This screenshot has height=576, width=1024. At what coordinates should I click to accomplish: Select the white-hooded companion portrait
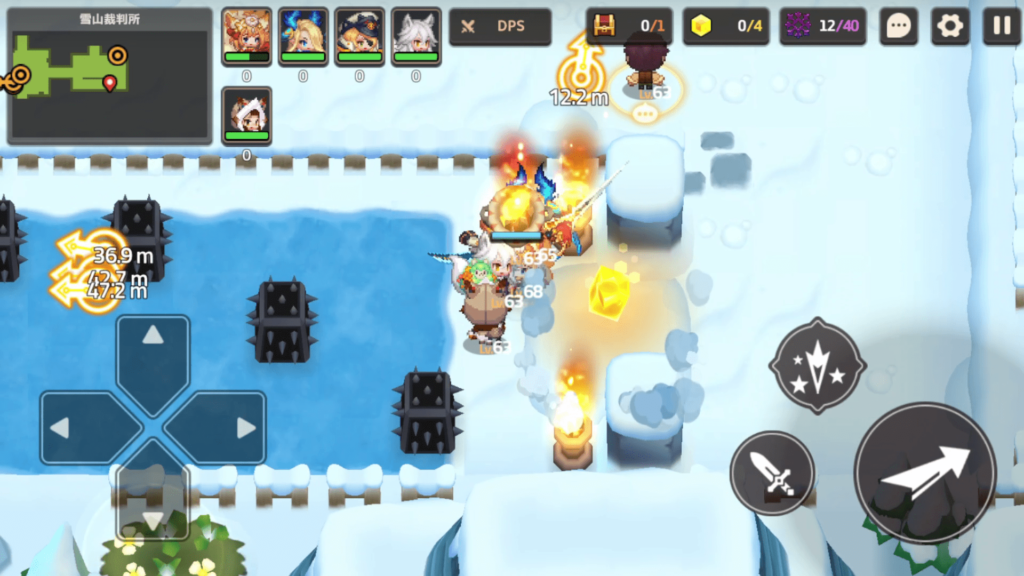pyautogui.click(x=246, y=114)
